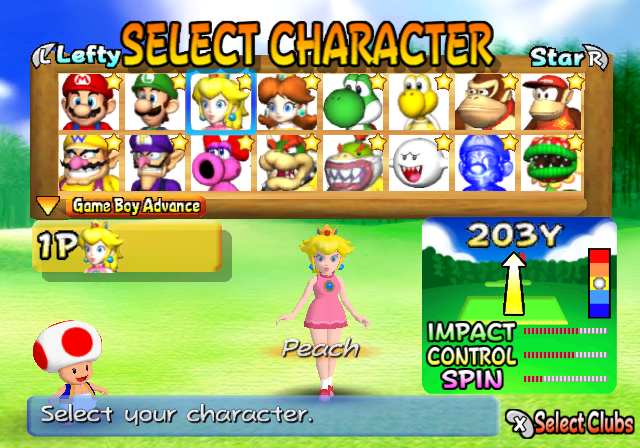The width and height of the screenshot is (640, 448).
Task: Toggle the Lefty handedness option
Action: pyautogui.click(x=78, y=53)
